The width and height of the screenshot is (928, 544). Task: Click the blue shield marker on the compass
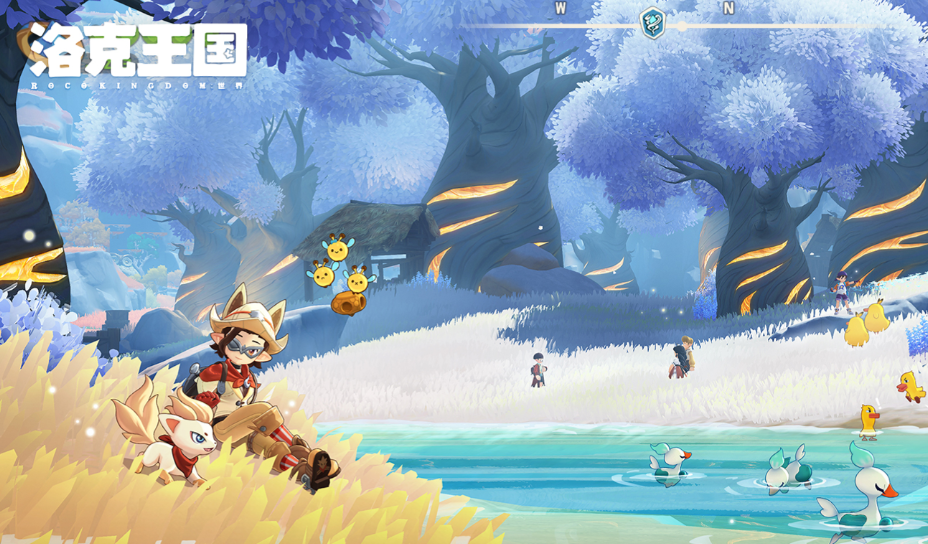pyautogui.click(x=652, y=22)
